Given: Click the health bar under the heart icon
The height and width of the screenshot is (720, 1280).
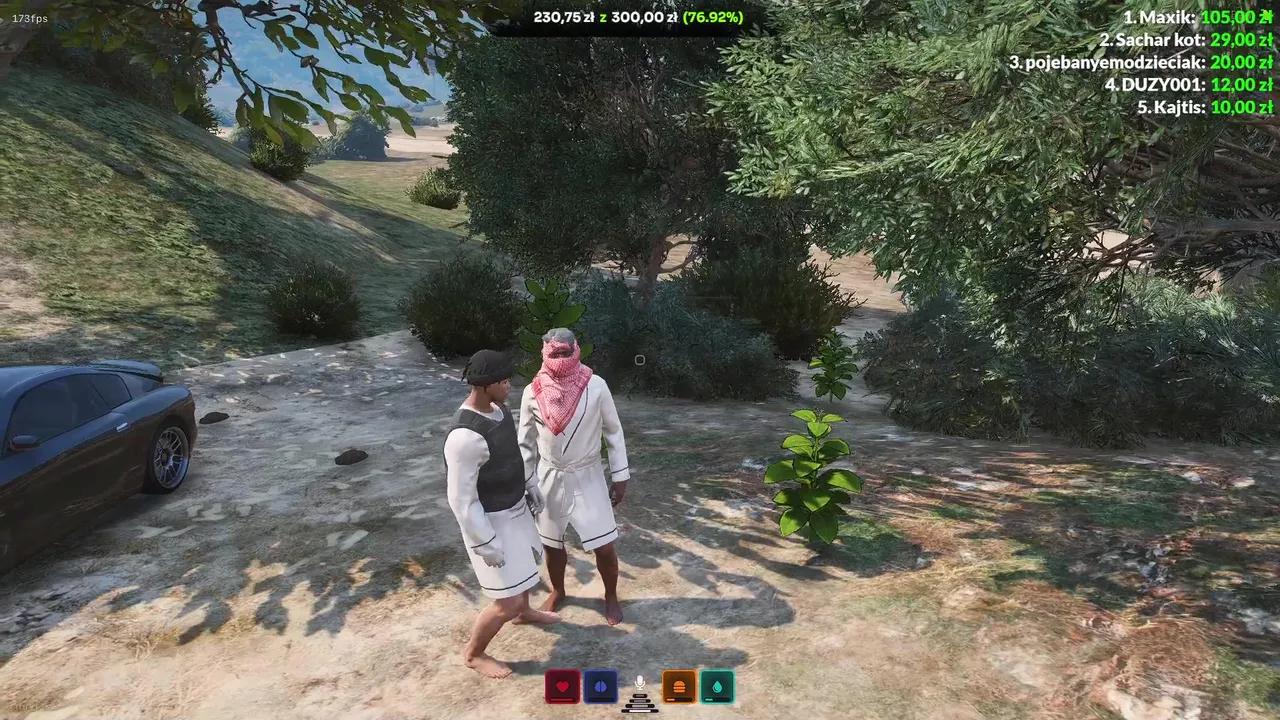Looking at the screenshot, I should coord(563,700).
